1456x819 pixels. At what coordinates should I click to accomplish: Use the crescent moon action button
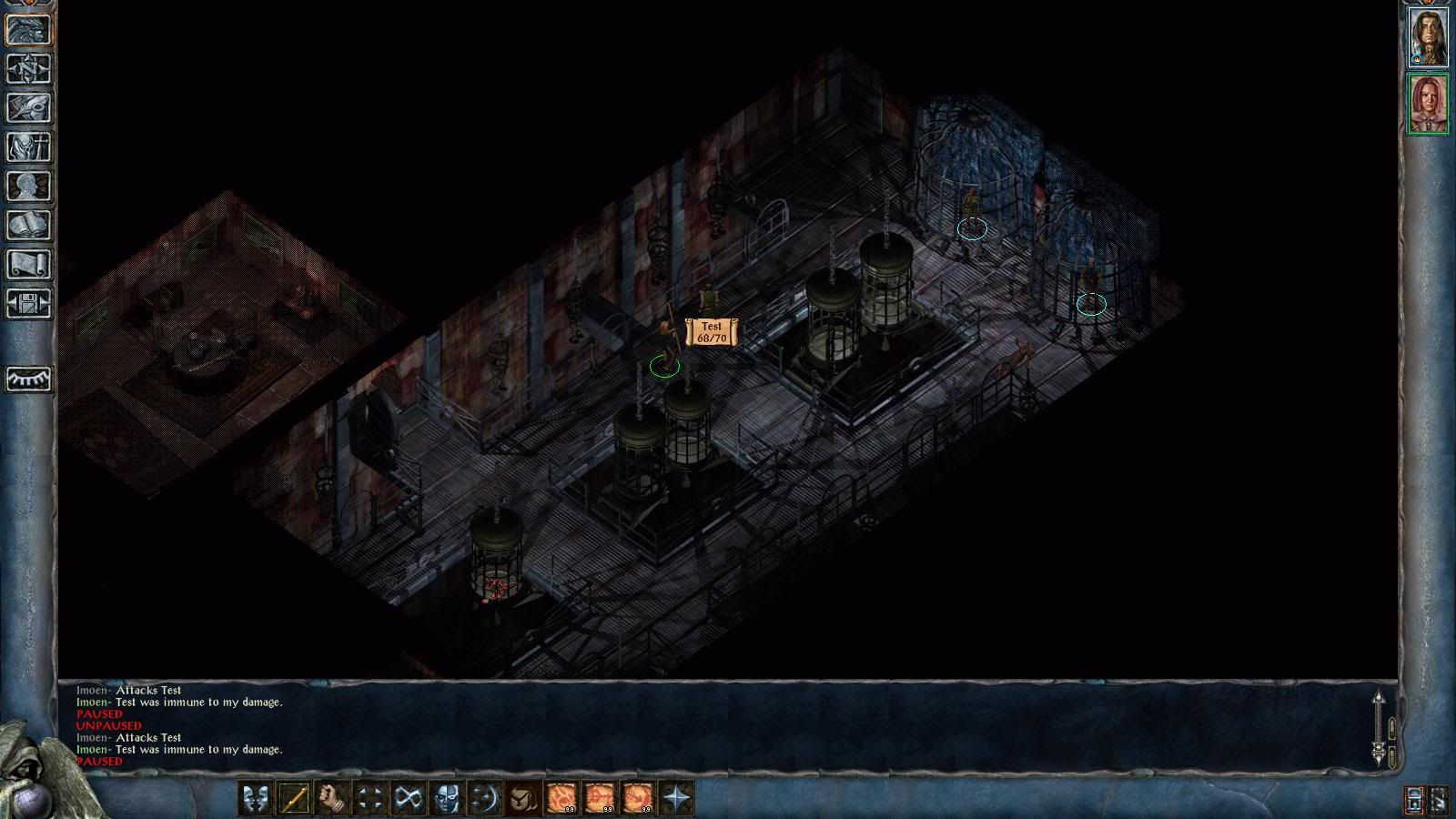click(484, 799)
